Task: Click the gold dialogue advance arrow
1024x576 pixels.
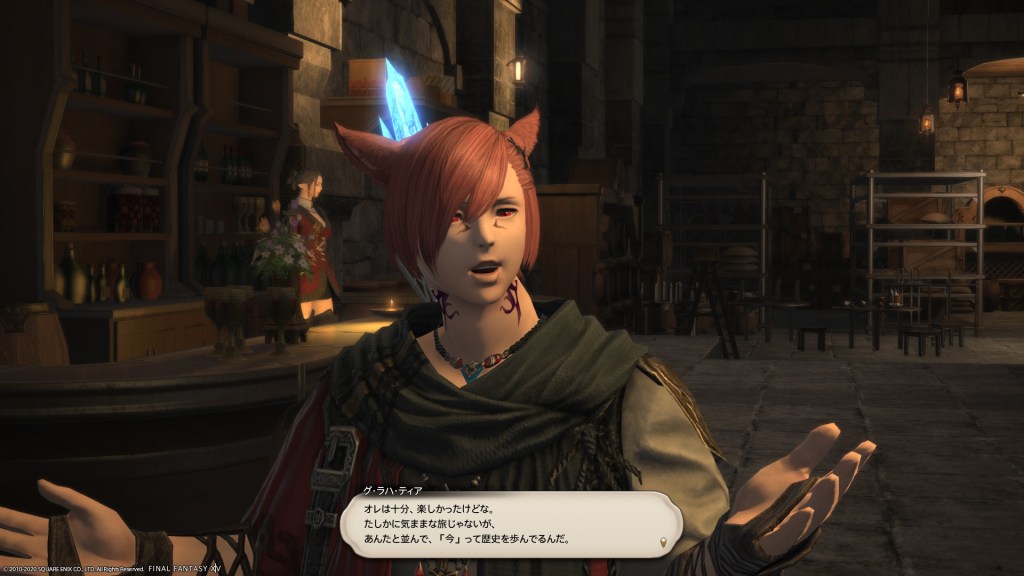Action: click(x=661, y=543)
